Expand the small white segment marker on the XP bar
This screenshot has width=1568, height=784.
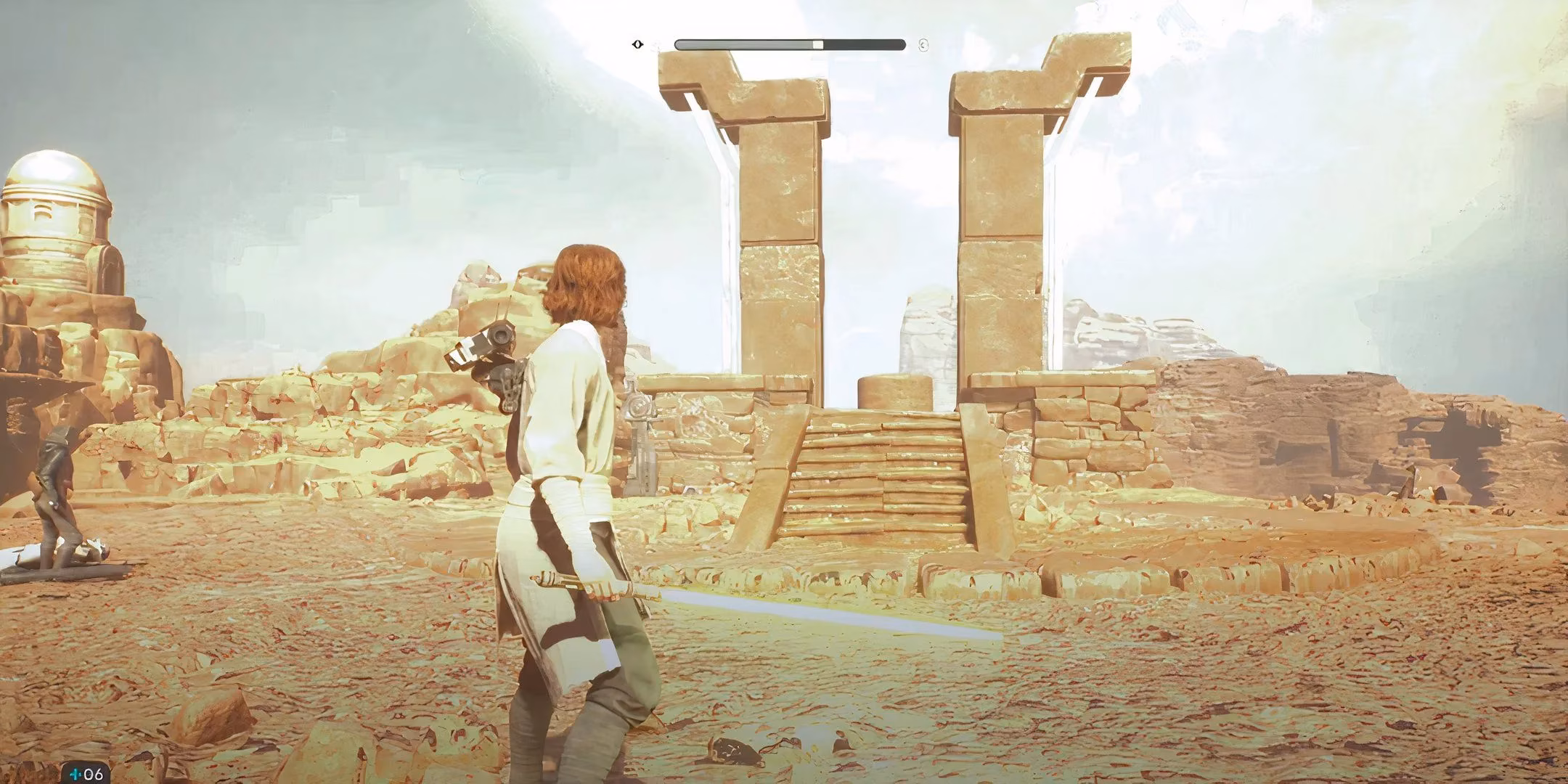coord(818,44)
